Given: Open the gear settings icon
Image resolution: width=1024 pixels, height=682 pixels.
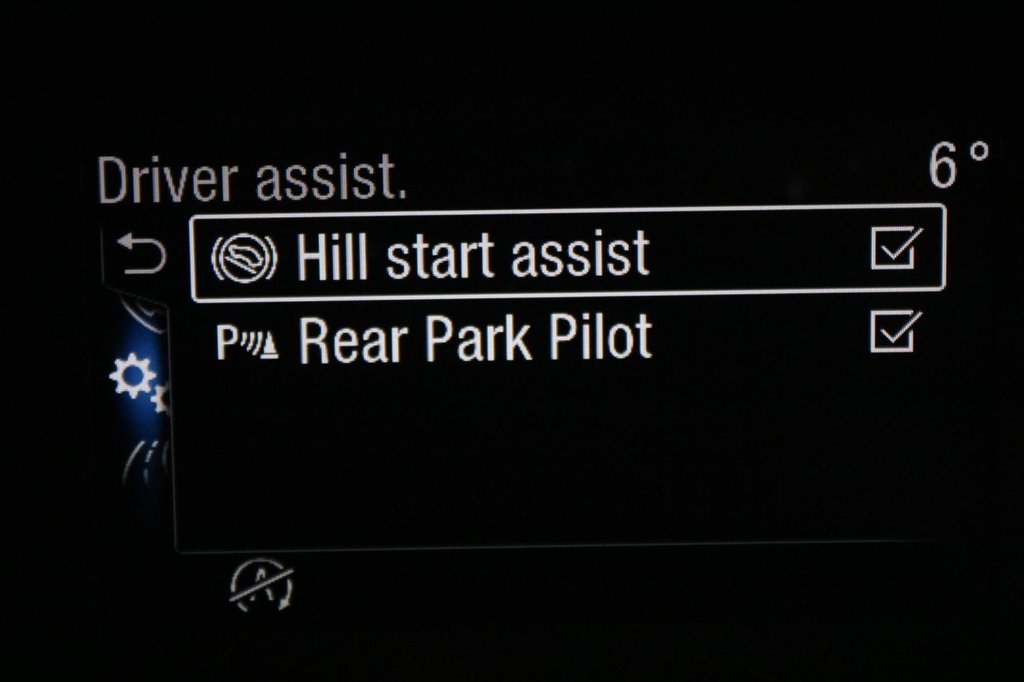Looking at the screenshot, I should tap(134, 378).
